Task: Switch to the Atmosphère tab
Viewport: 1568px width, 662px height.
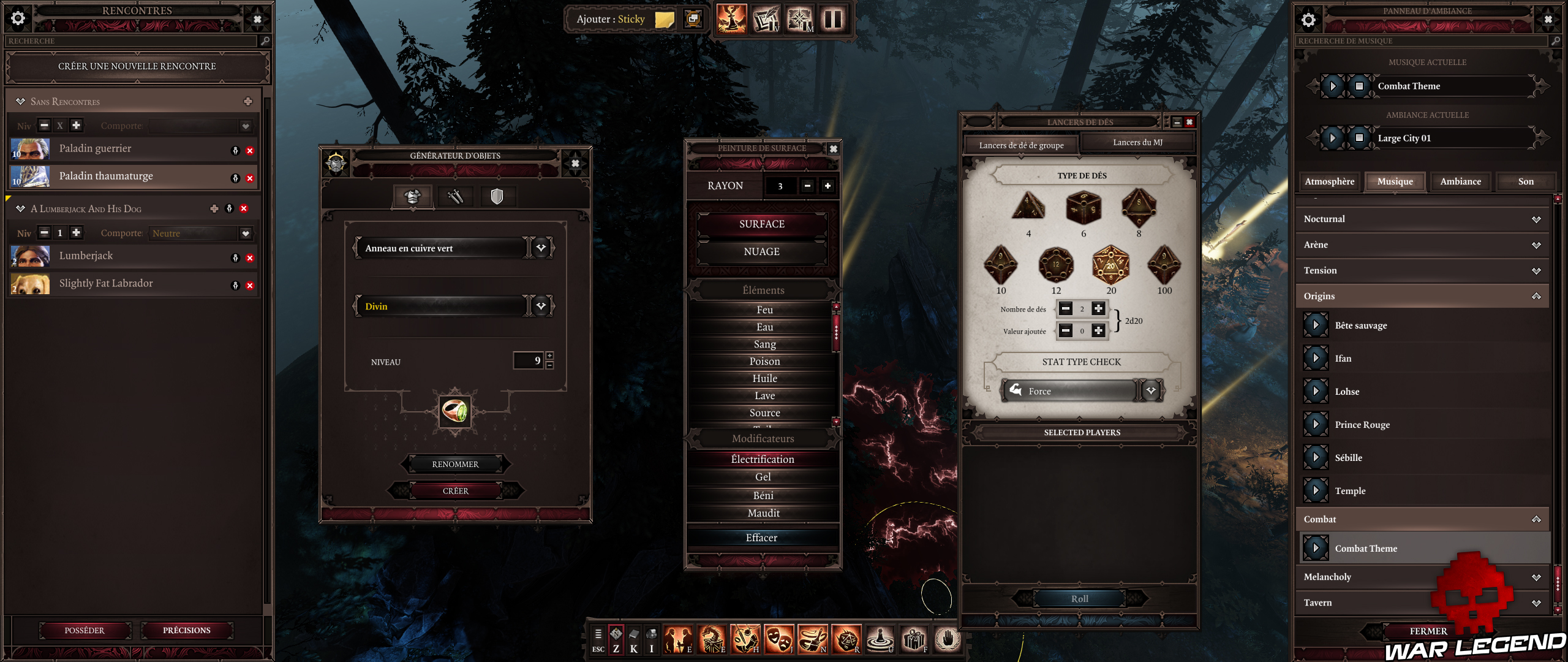Action: (x=1329, y=181)
